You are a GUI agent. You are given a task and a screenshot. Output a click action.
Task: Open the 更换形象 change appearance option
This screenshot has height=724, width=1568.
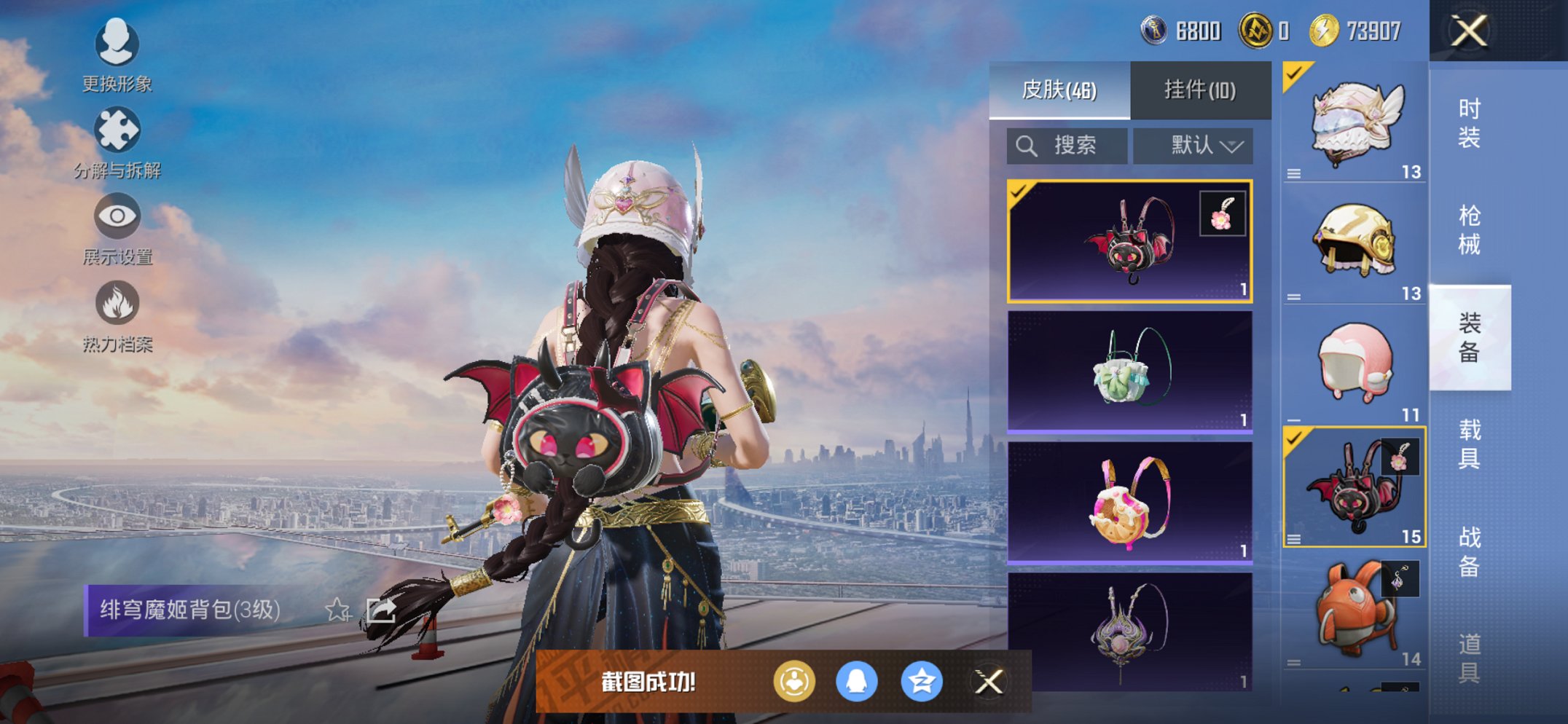(x=117, y=55)
